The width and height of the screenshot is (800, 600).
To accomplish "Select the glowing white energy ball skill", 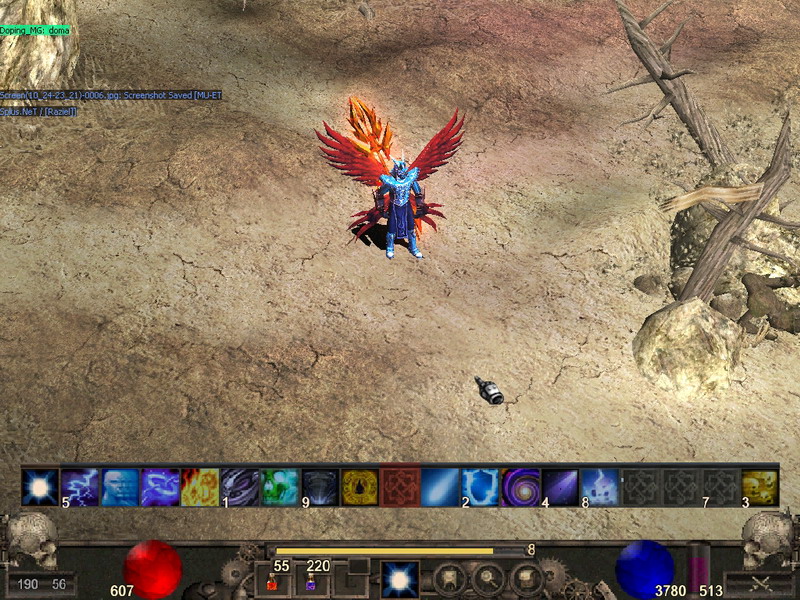I will [x=40, y=487].
